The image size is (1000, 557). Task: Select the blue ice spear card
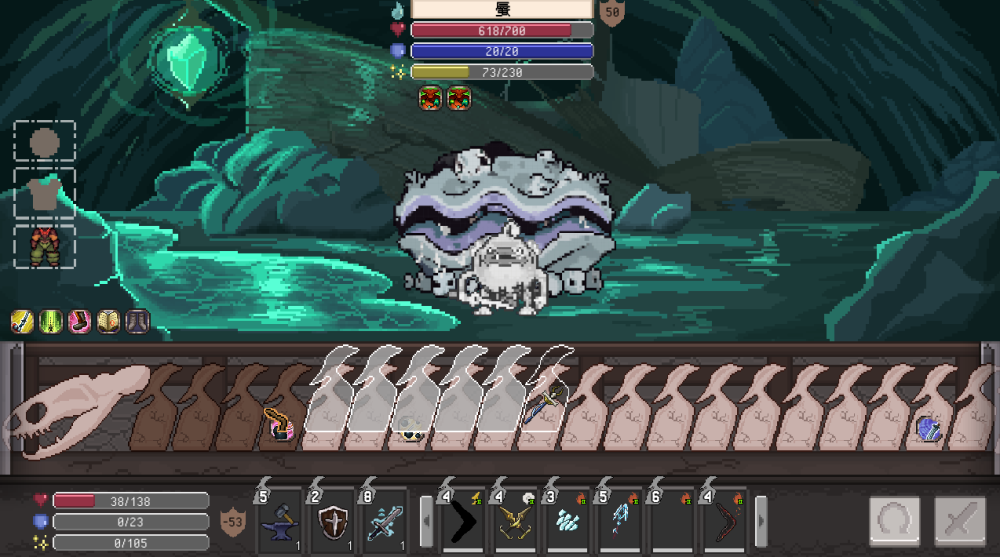point(618,521)
